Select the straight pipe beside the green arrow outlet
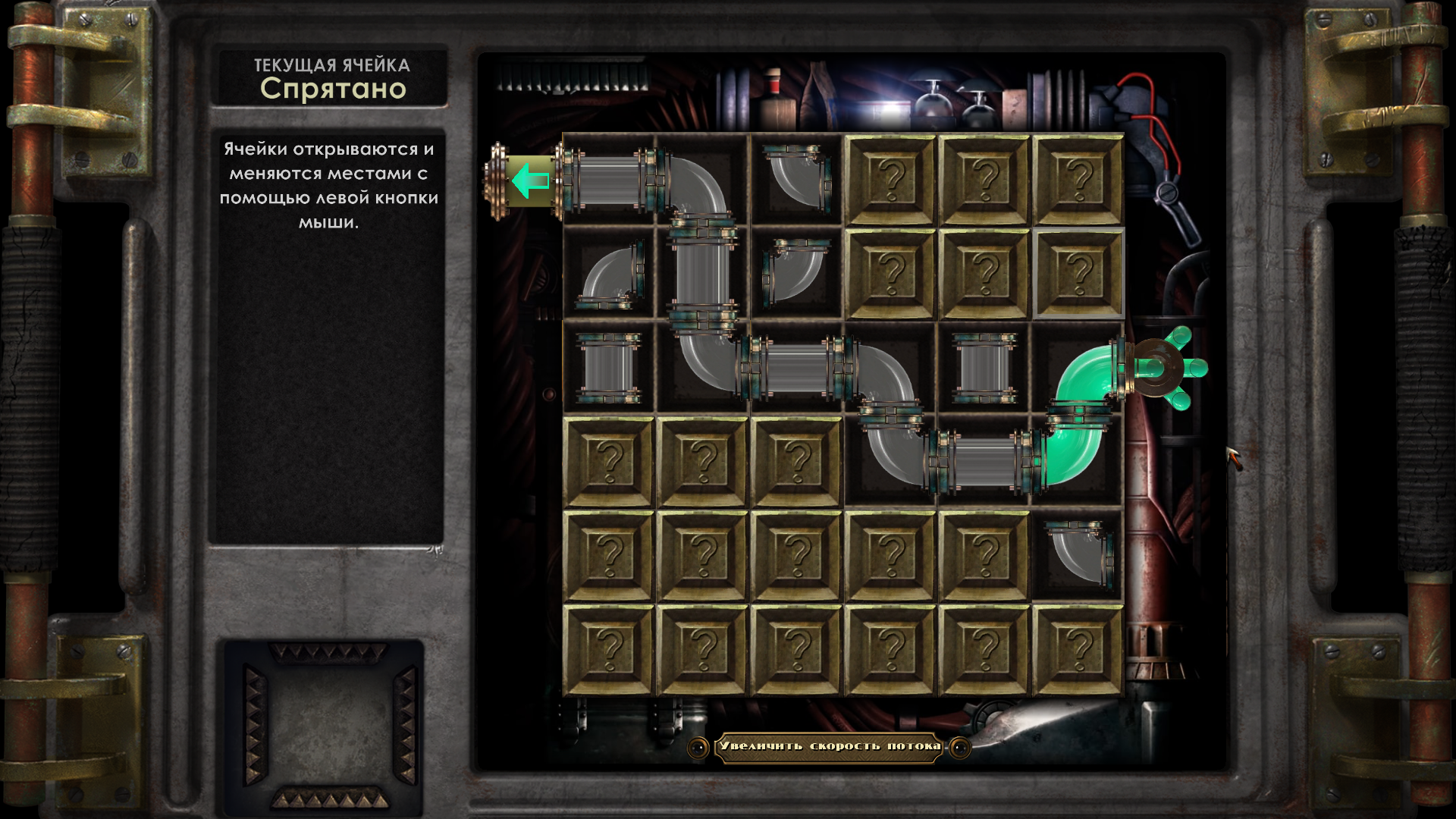The height and width of the screenshot is (819, 1456). click(609, 180)
